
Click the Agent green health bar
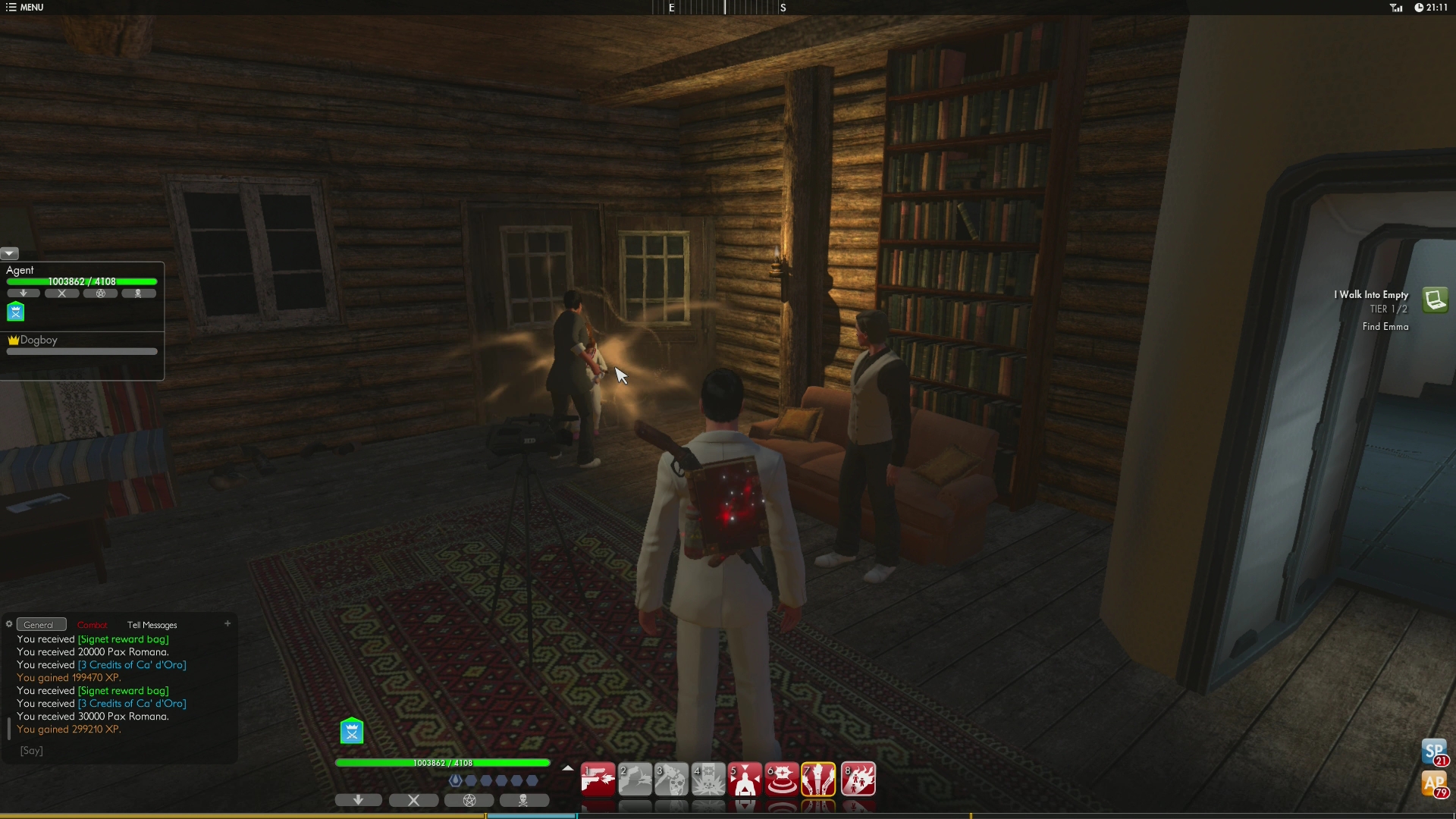tap(81, 281)
